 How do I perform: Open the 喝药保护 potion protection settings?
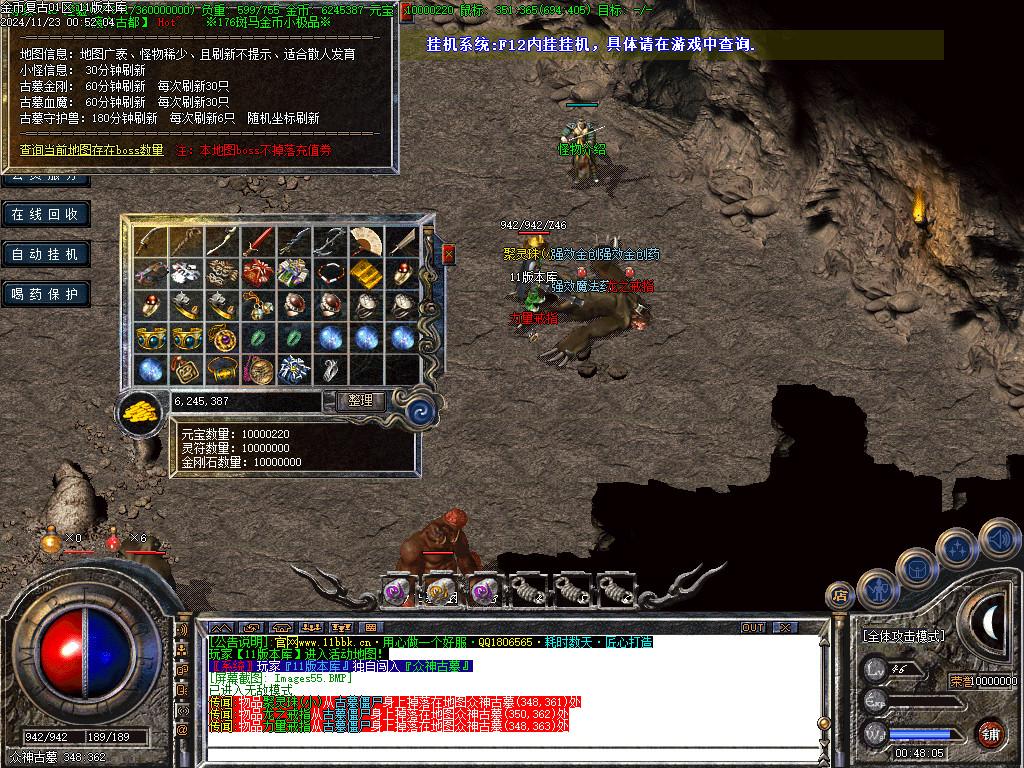click(x=47, y=294)
